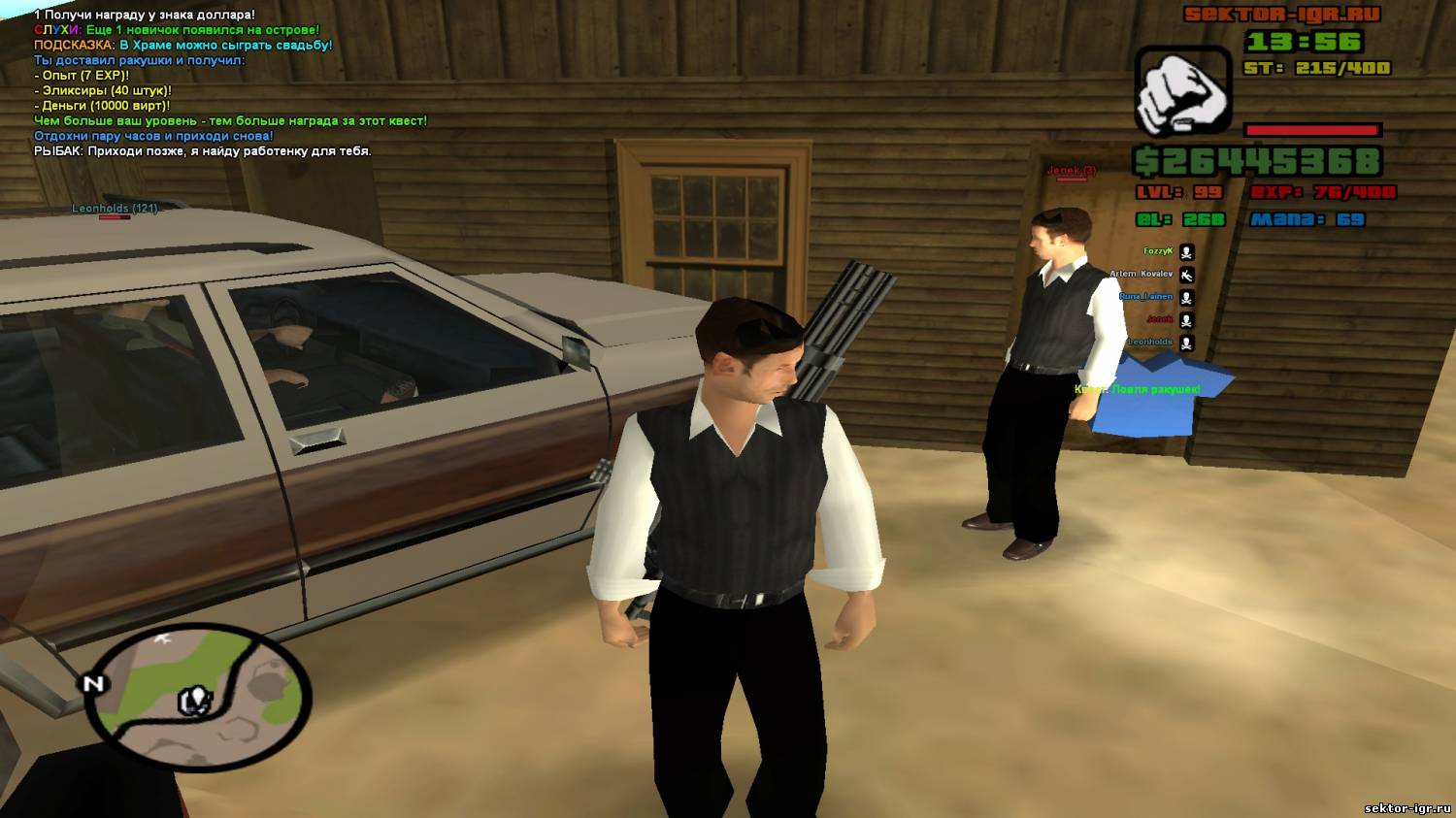Click the РЫБАК chat message line
The height and width of the screenshot is (818, 1456).
click(203, 151)
